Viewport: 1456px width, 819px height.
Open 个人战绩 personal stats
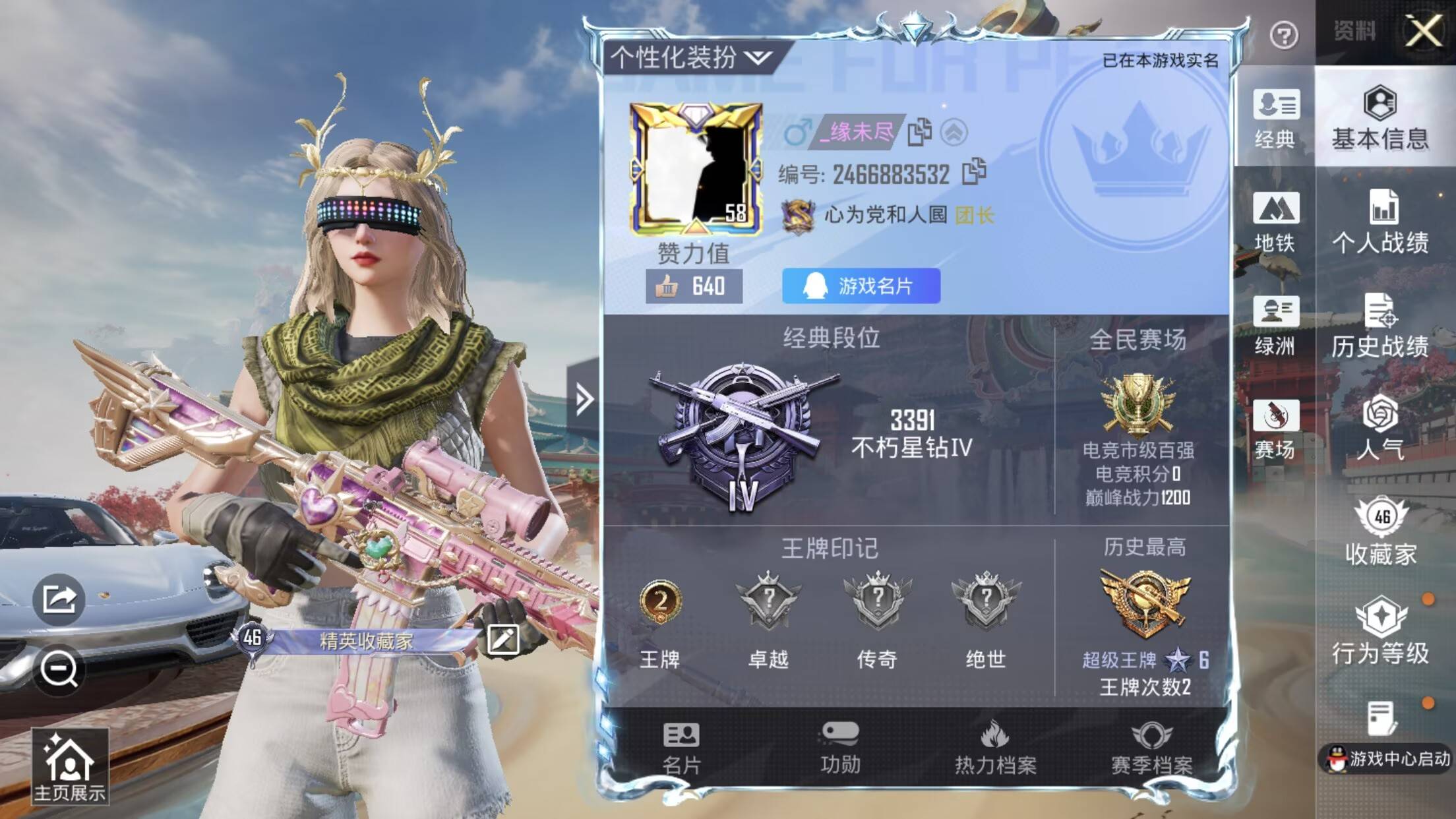tap(1380, 222)
